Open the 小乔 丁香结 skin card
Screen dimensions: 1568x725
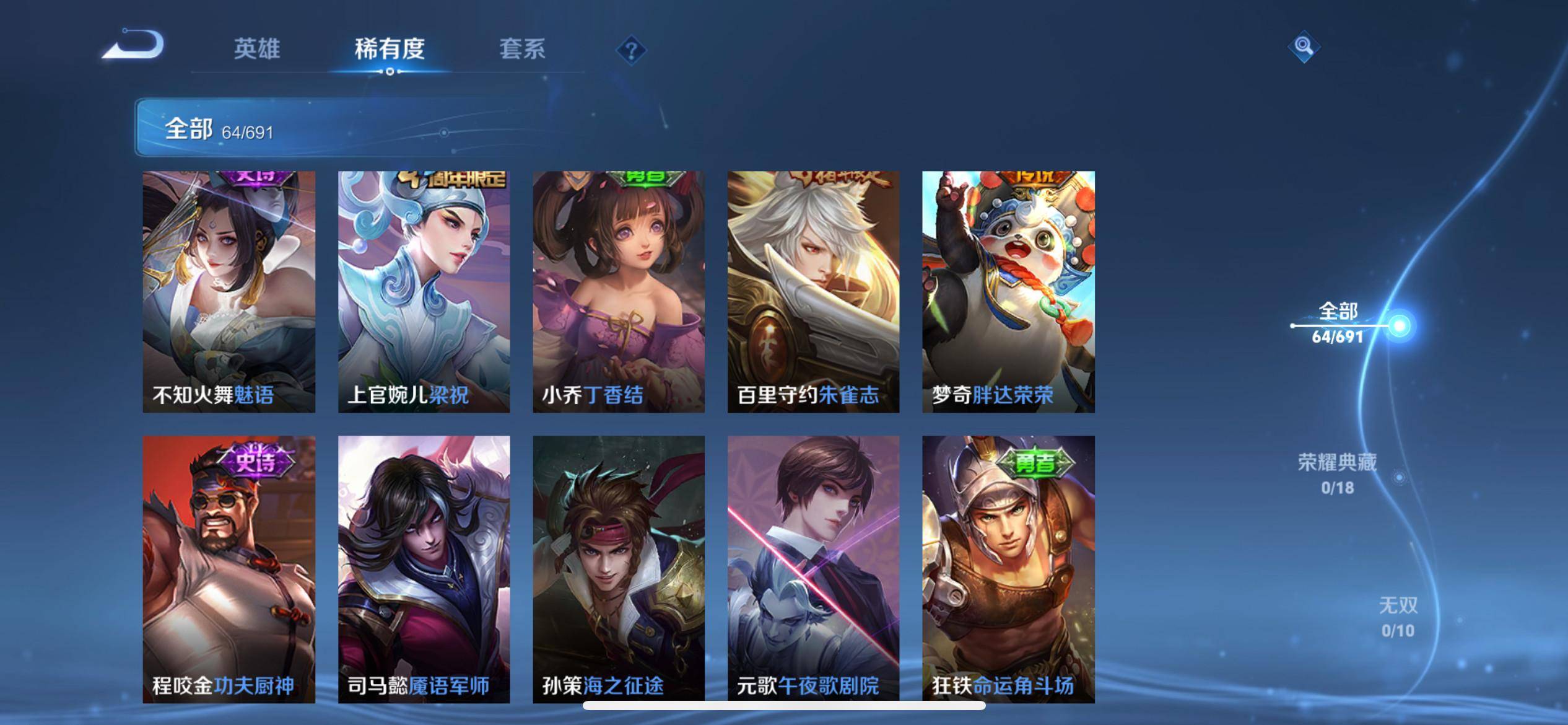(619, 291)
